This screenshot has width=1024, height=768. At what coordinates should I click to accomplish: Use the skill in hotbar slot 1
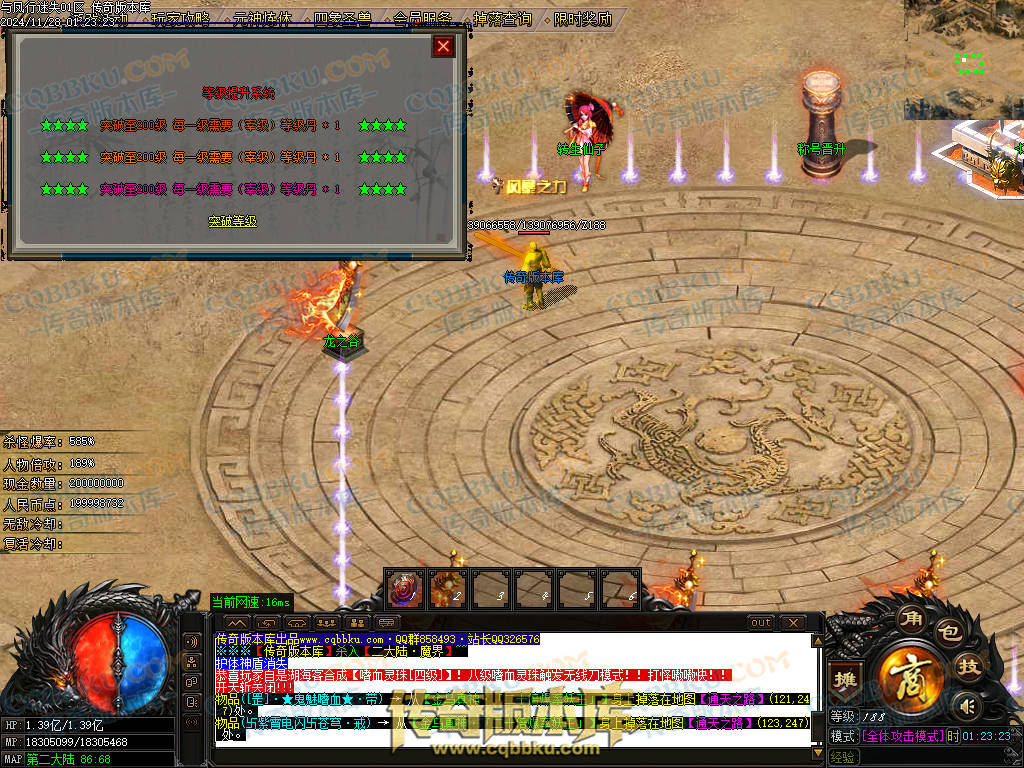click(405, 588)
